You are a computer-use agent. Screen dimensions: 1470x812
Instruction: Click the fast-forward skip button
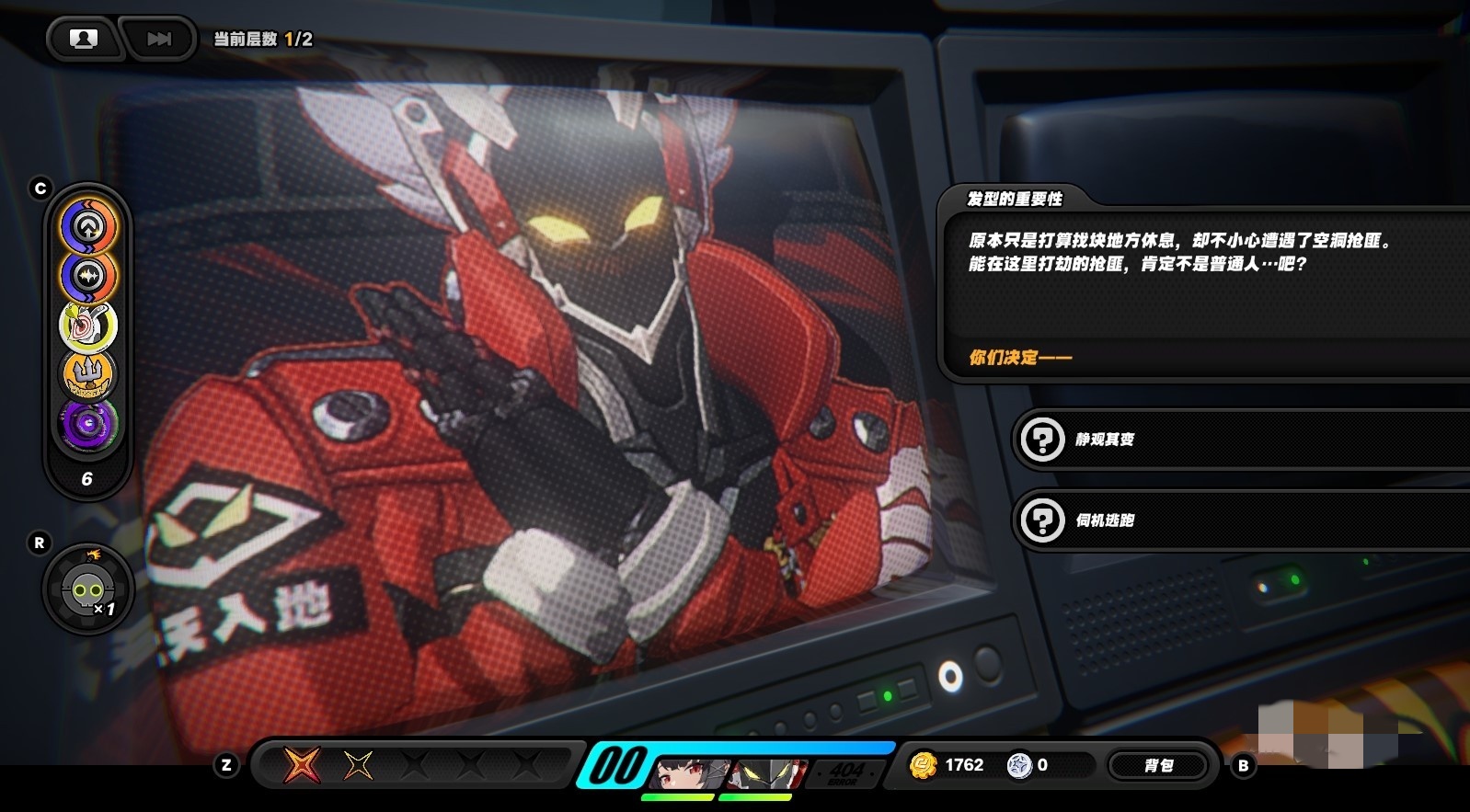(x=159, y=39)
